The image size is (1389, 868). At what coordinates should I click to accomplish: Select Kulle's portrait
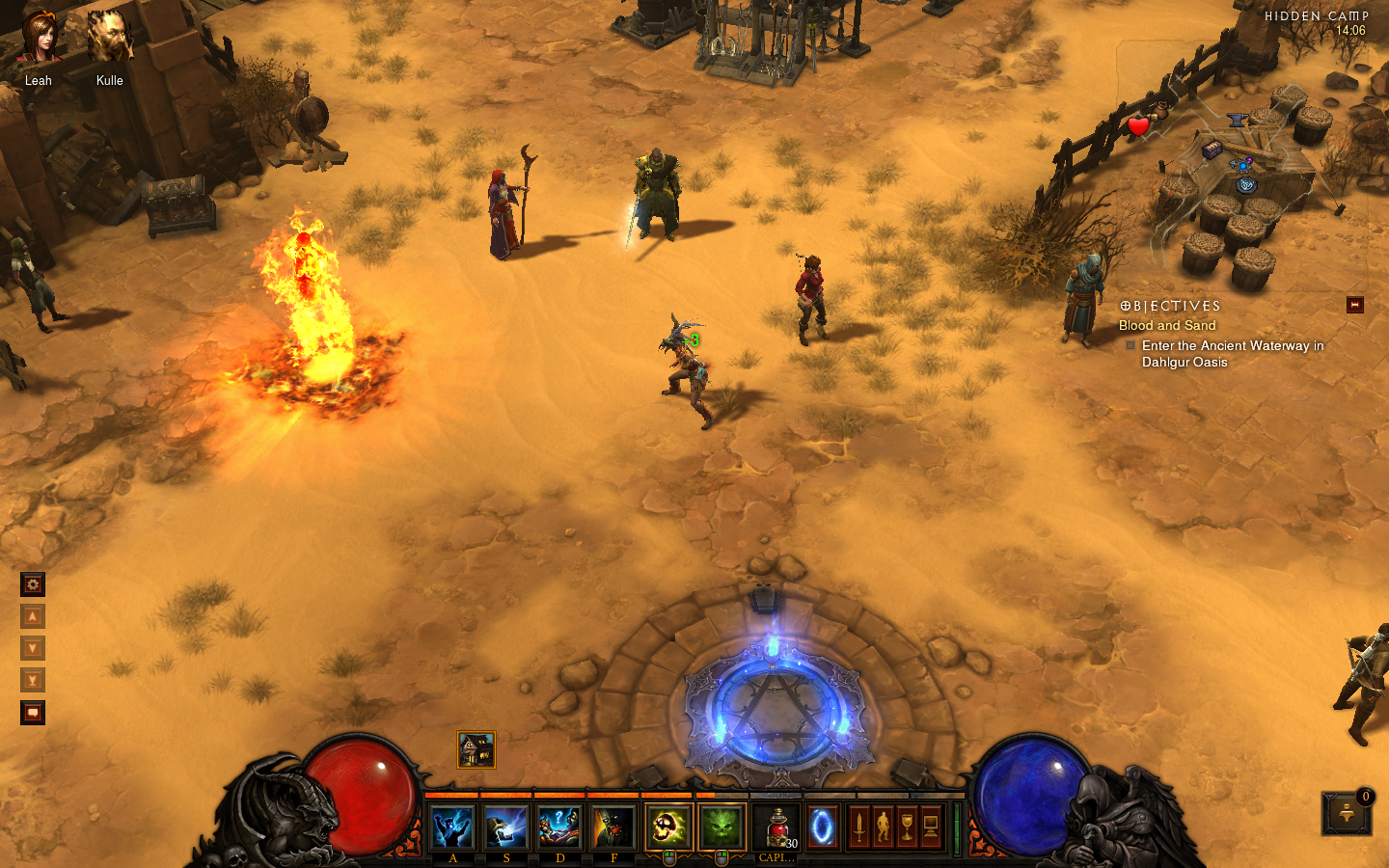[109, 39]
